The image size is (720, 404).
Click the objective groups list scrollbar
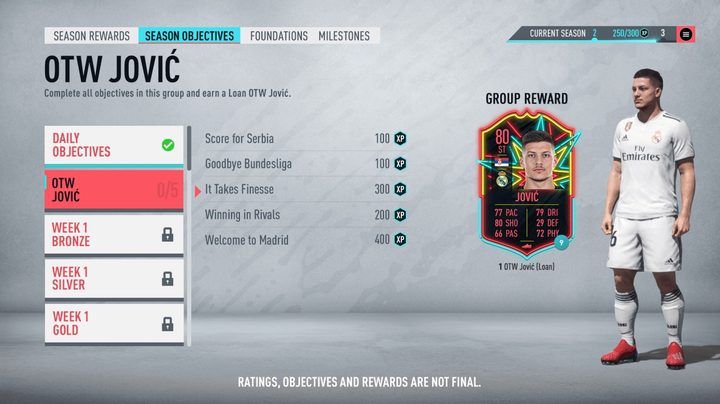point(189,147)
